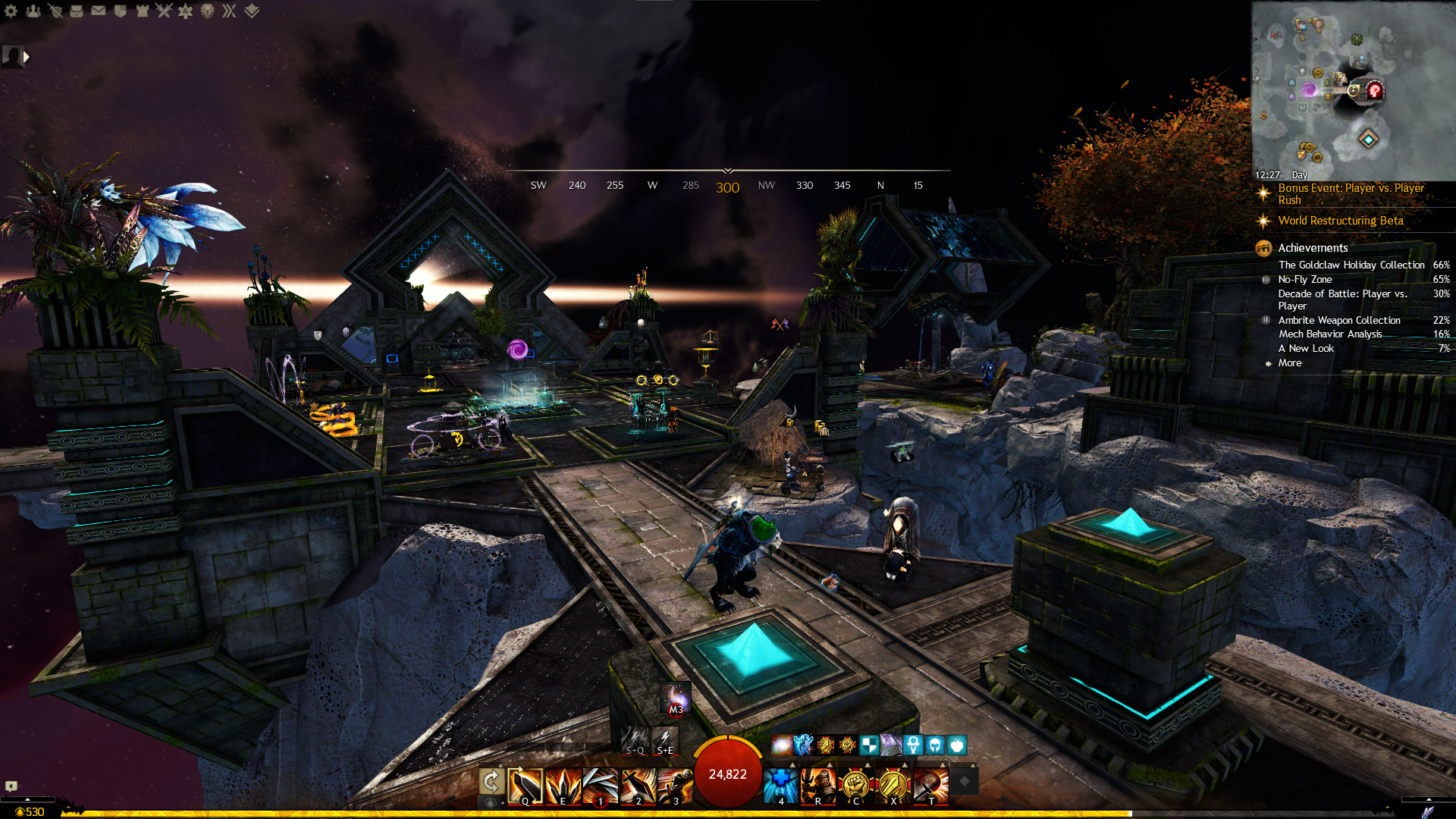Activate the blue cross healing skill

pos(780,785)
